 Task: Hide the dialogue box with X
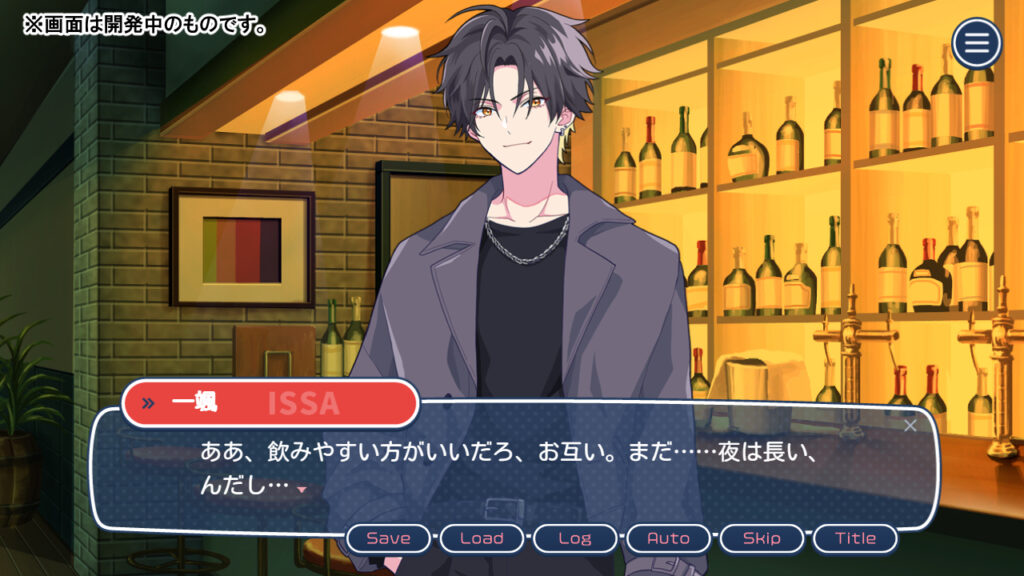pyautogui.click(x=910, y=426)
